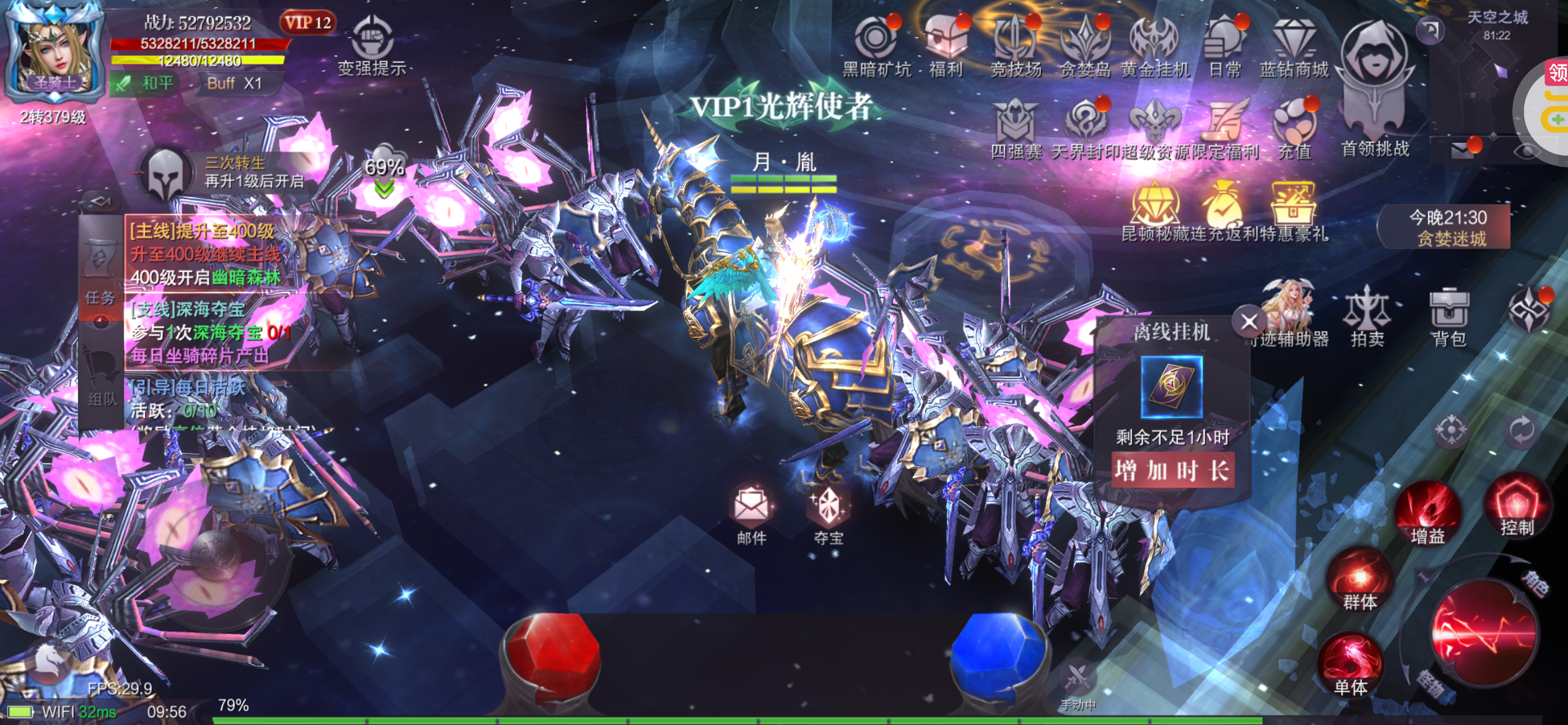1568x725 pixels.
Task: Open the 邮件 mail icon
Action: coord(752,513)
